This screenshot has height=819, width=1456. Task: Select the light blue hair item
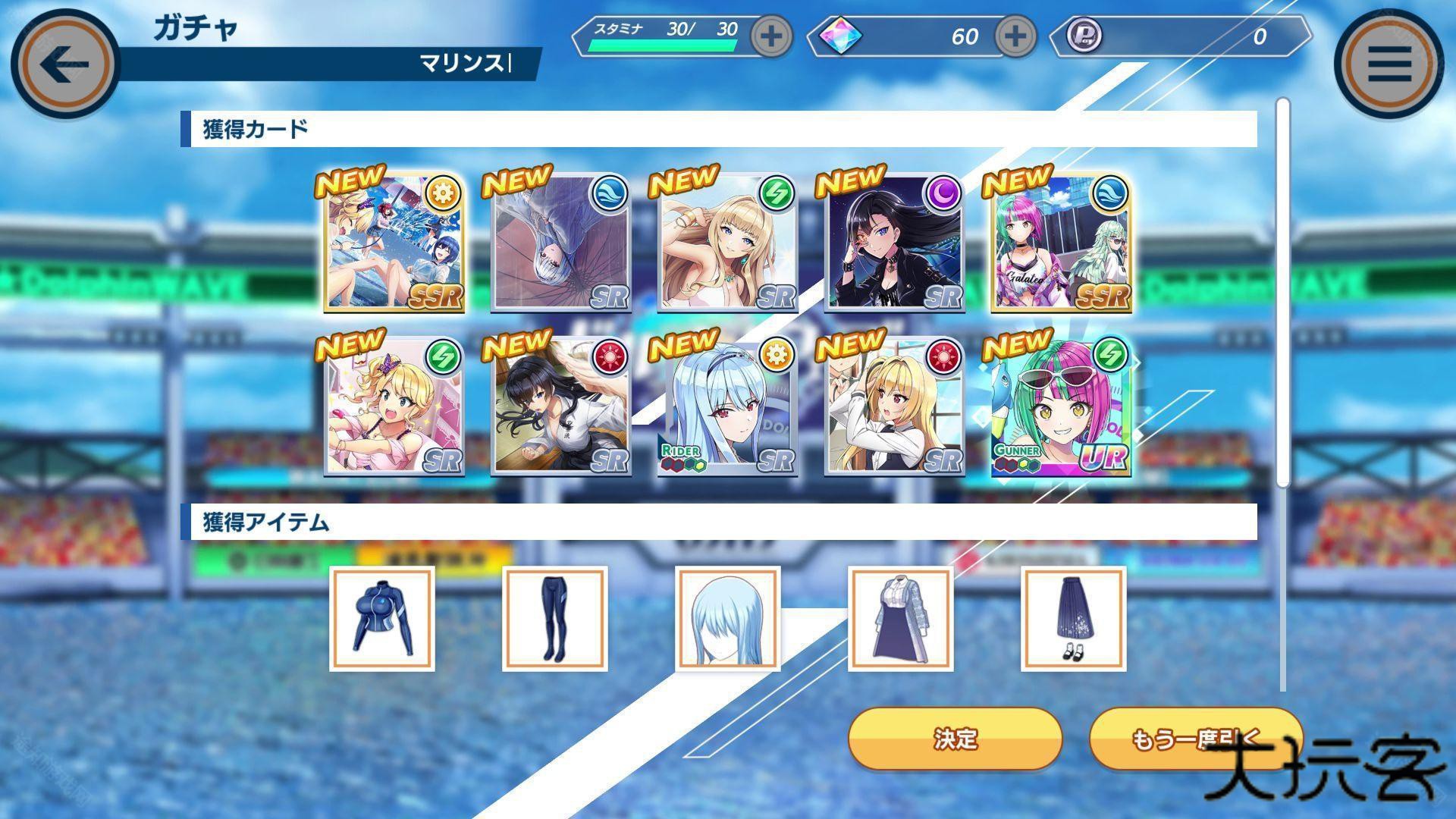click(x=727, y=618)
